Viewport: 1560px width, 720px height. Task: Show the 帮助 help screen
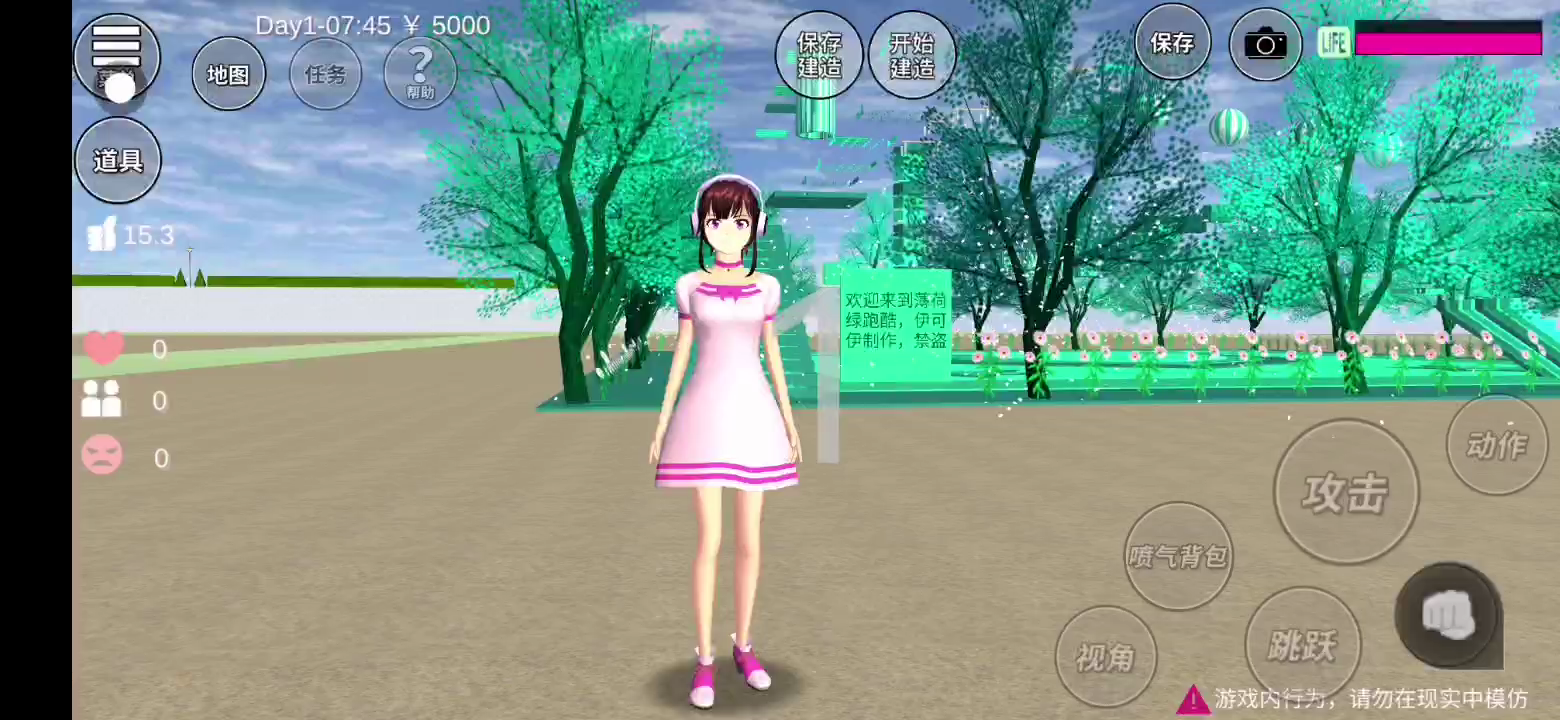click(420, 74)
